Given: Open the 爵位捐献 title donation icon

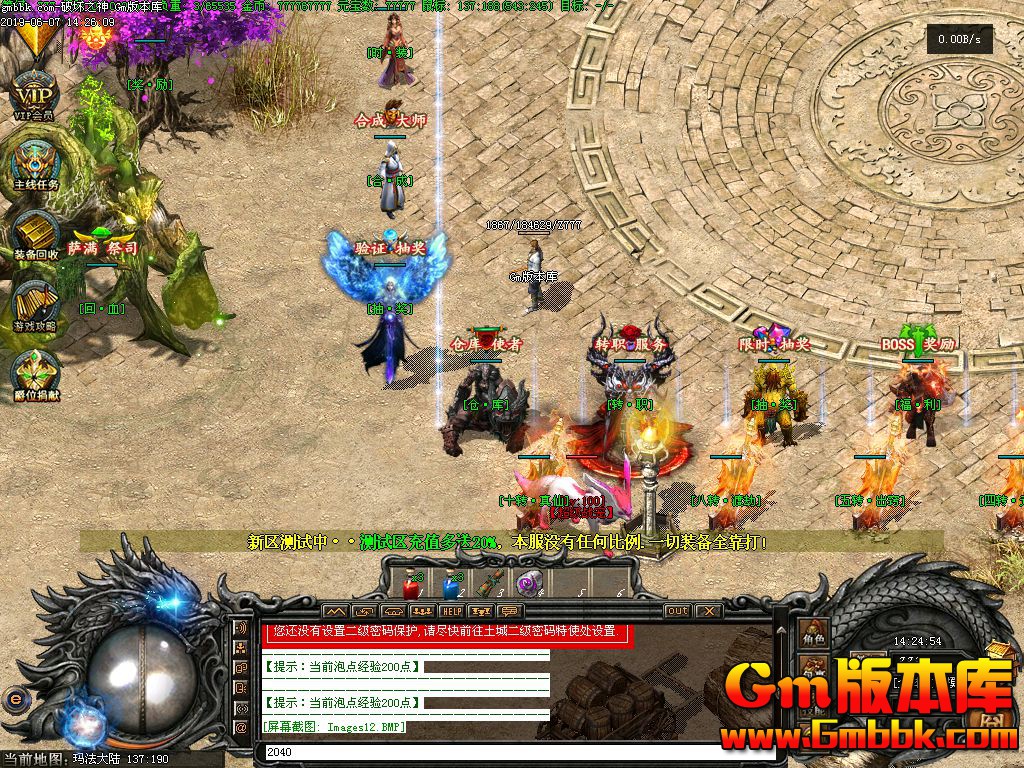Looking at the screenshot, I should [x=35, y=372].
